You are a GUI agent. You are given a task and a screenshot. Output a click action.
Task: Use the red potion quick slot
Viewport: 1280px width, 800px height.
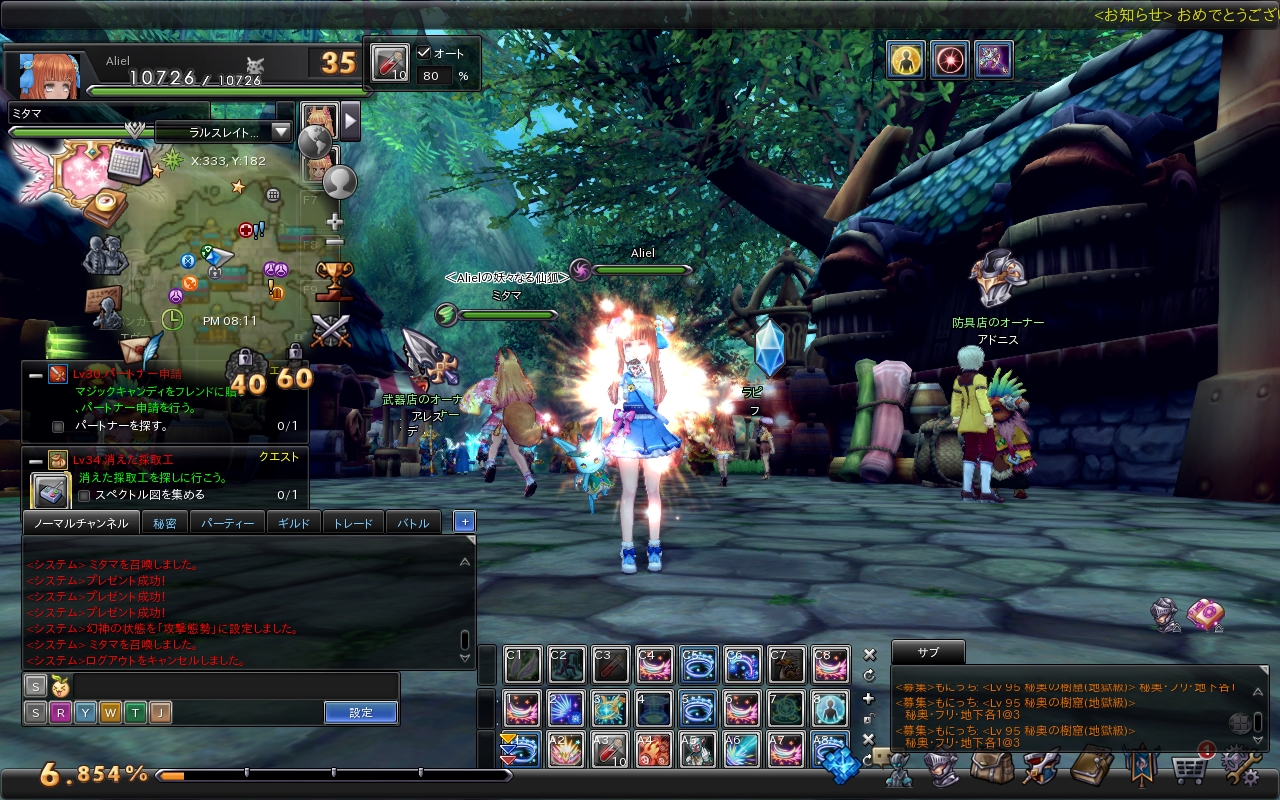pyautogui.click(x=389, y=63)
